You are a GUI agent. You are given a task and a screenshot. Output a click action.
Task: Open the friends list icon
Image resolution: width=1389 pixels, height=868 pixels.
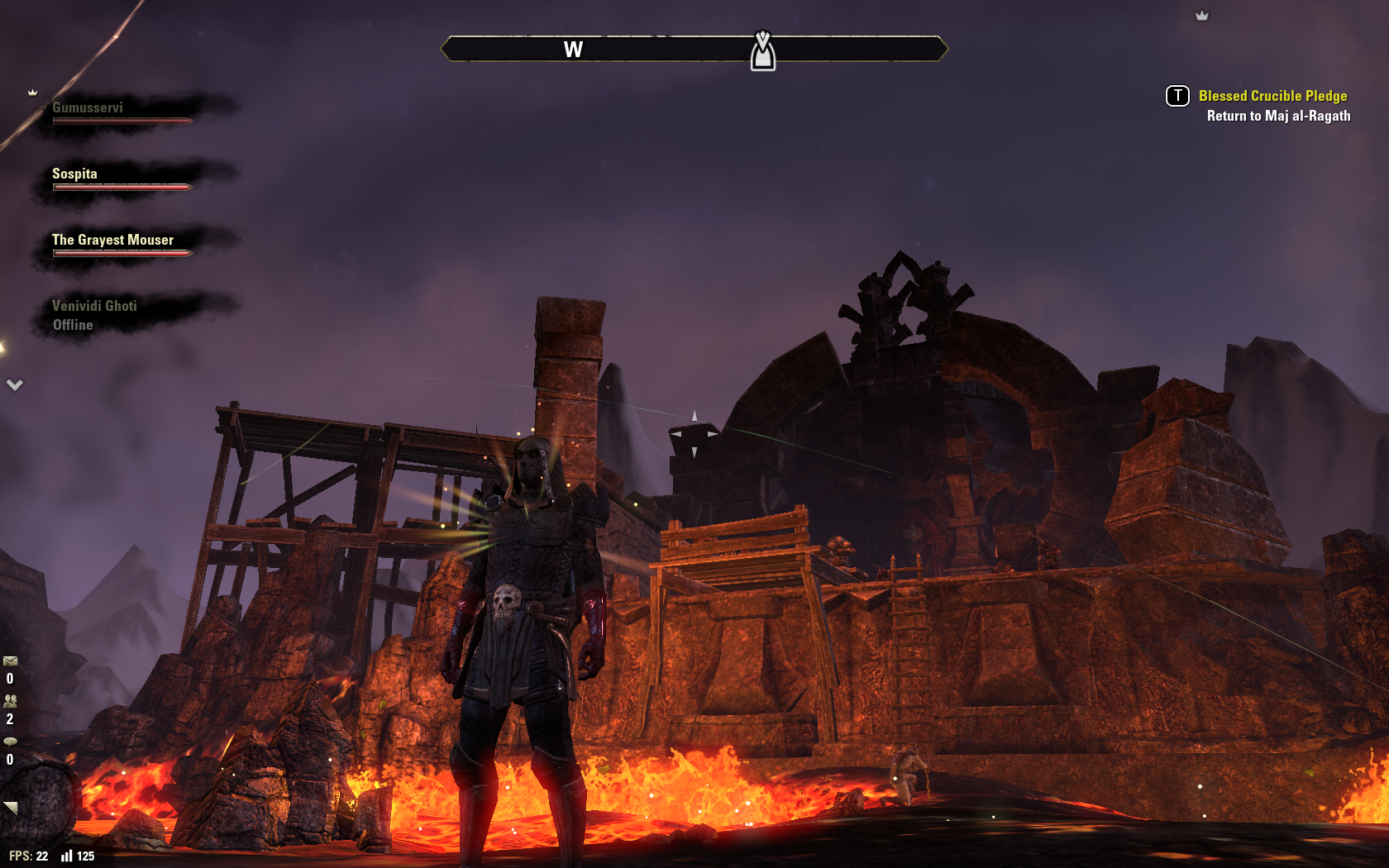click(x=10, y=701)
